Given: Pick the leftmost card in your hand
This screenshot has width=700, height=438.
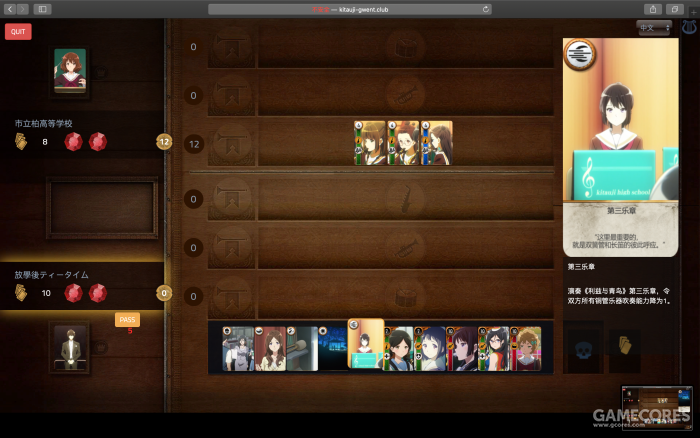Looking at the screenshot, I should coord(237,348).
